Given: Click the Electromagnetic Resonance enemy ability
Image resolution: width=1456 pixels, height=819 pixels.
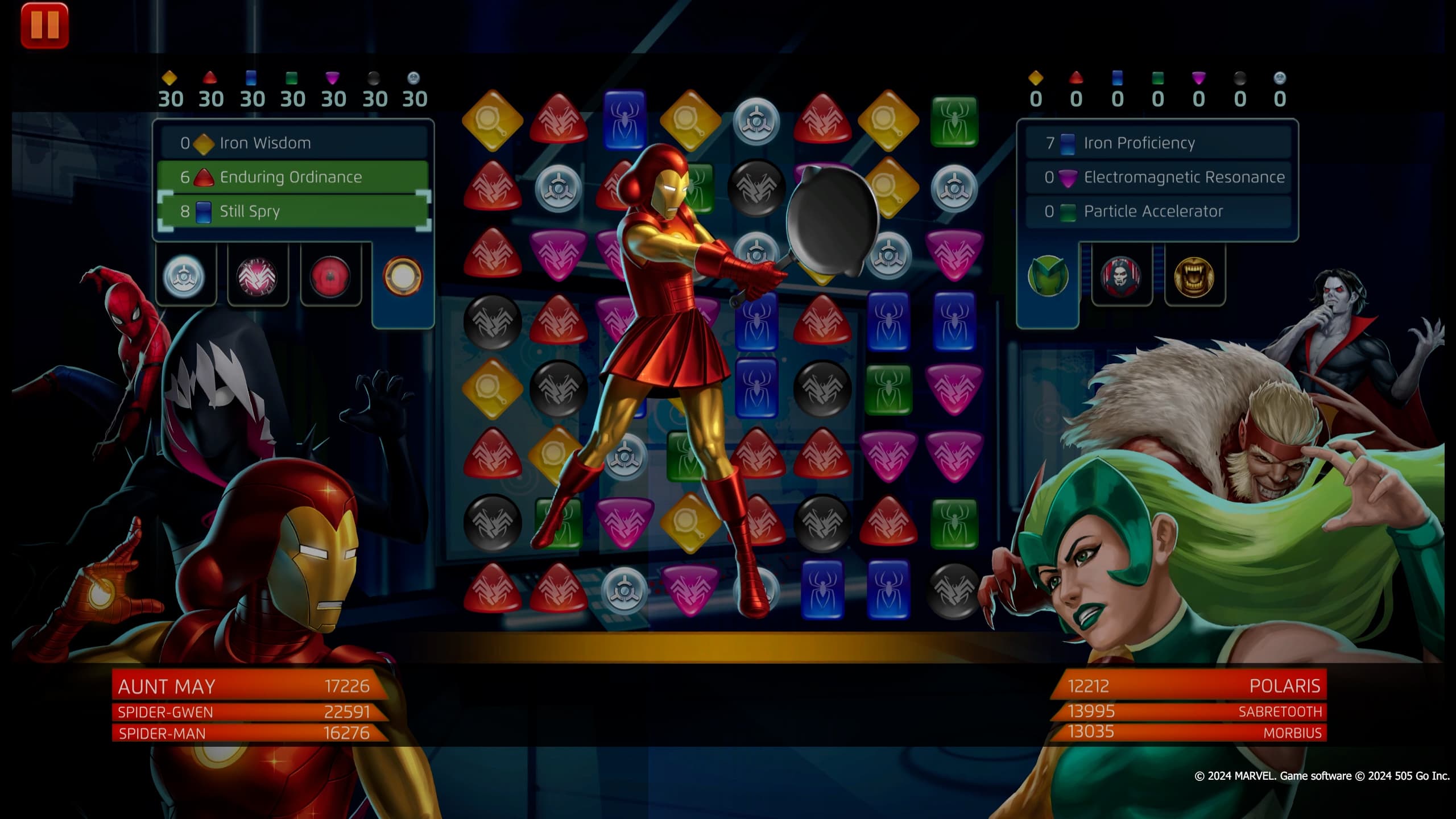Looking at the screenshot, I should tap(1160, 177).
